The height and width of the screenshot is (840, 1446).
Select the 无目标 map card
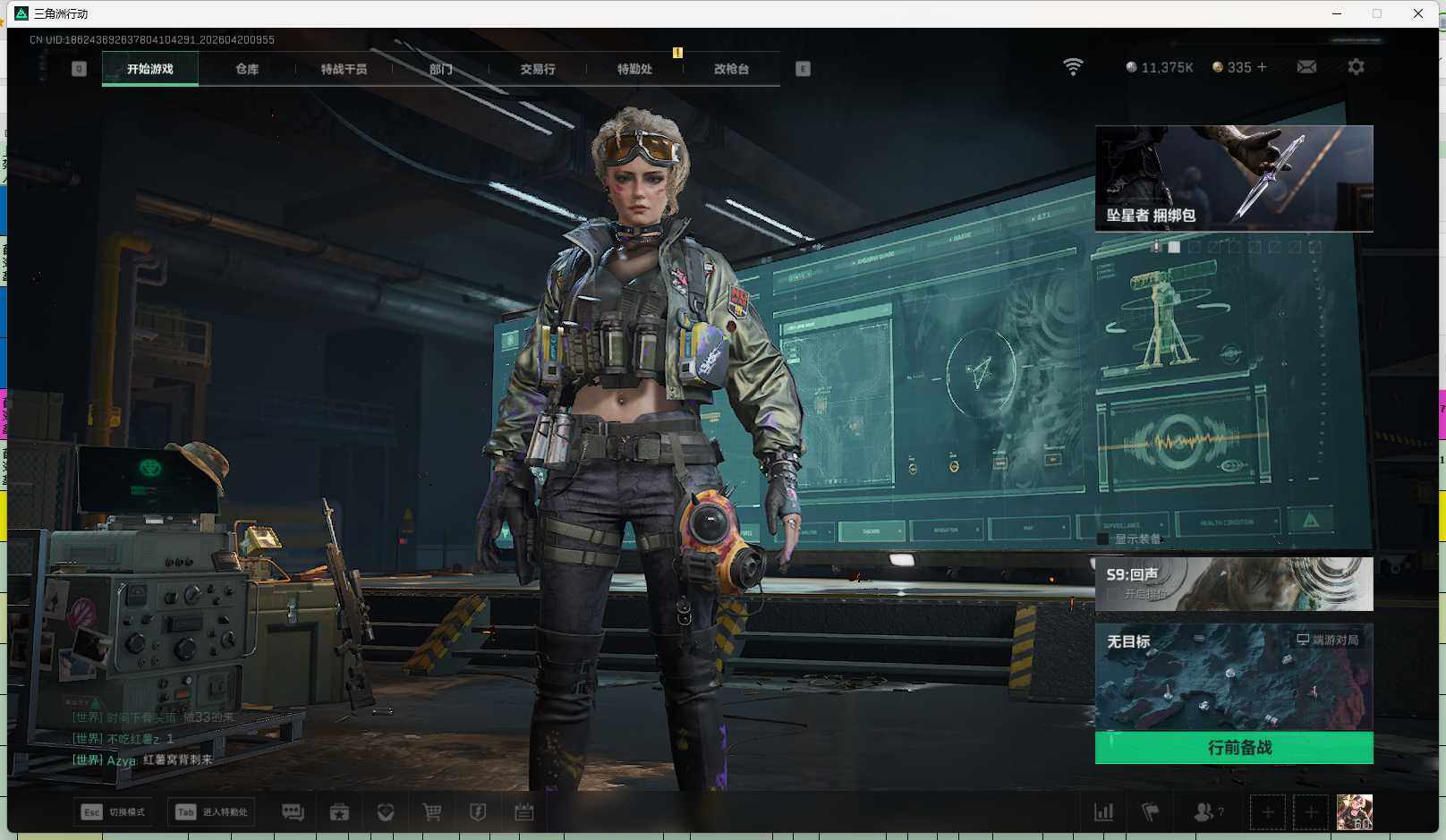pos(1234,677)
